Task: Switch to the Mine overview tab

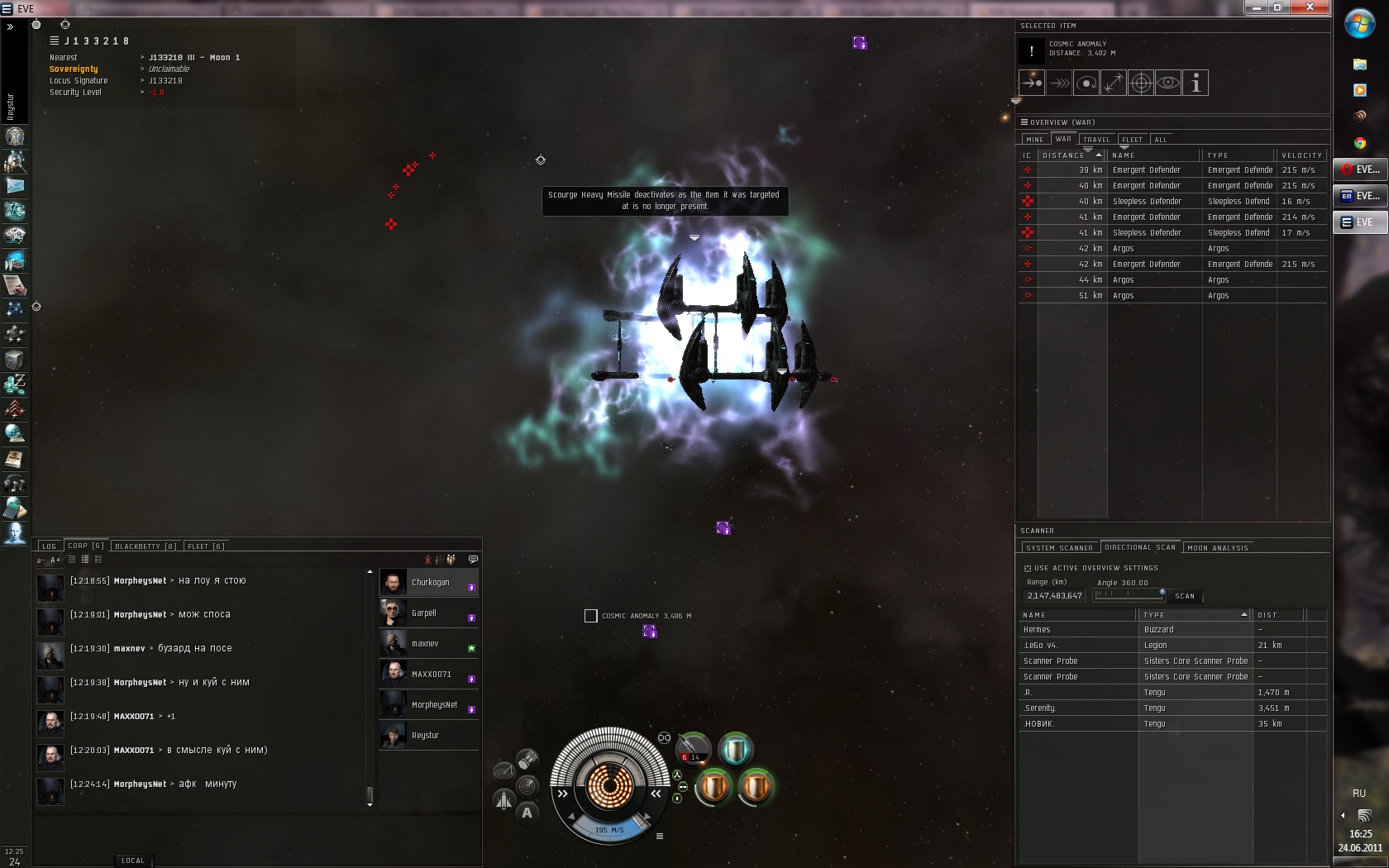Action: pos(1034,140)
